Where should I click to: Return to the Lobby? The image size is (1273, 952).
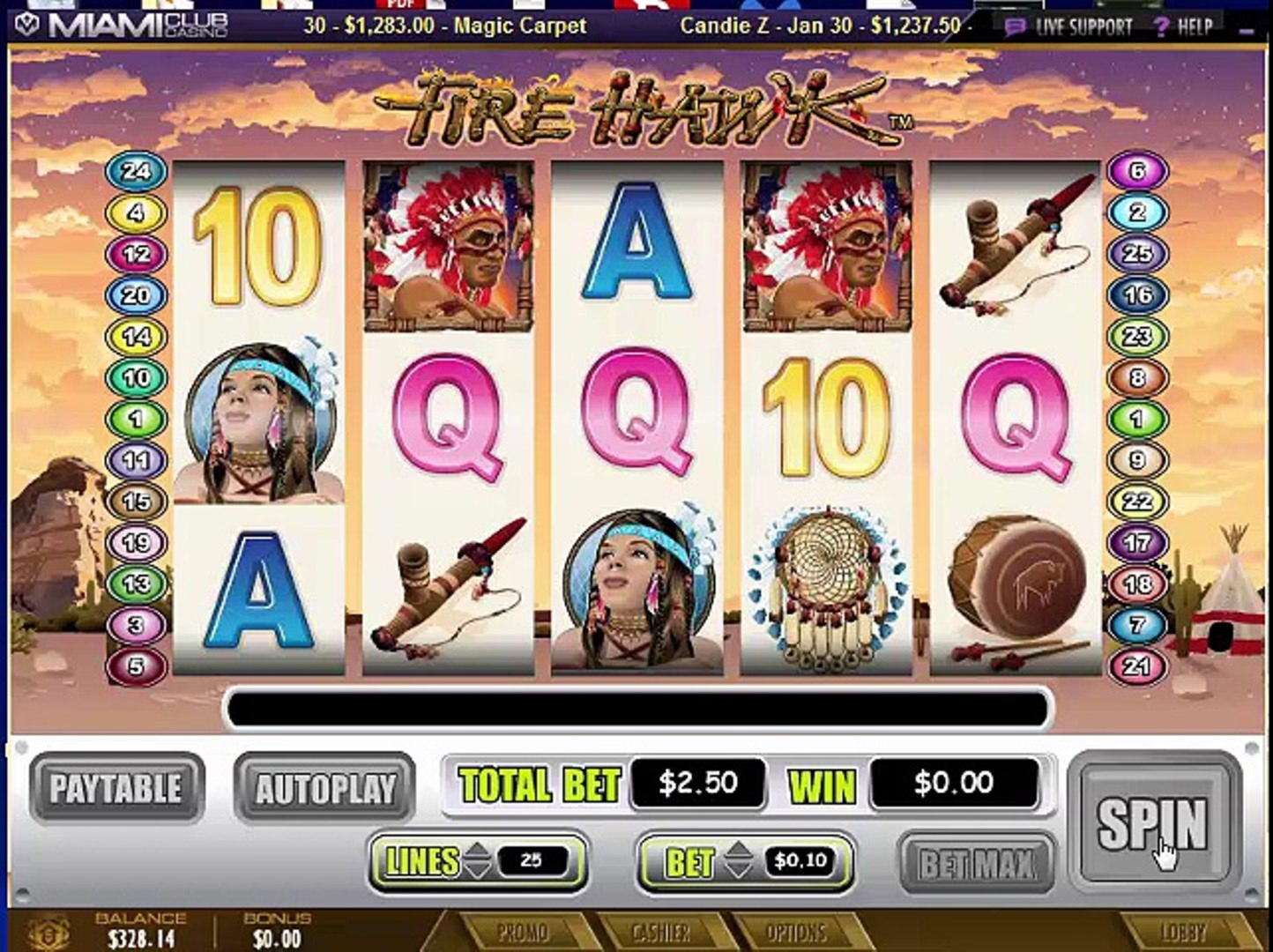(1183, 933)
